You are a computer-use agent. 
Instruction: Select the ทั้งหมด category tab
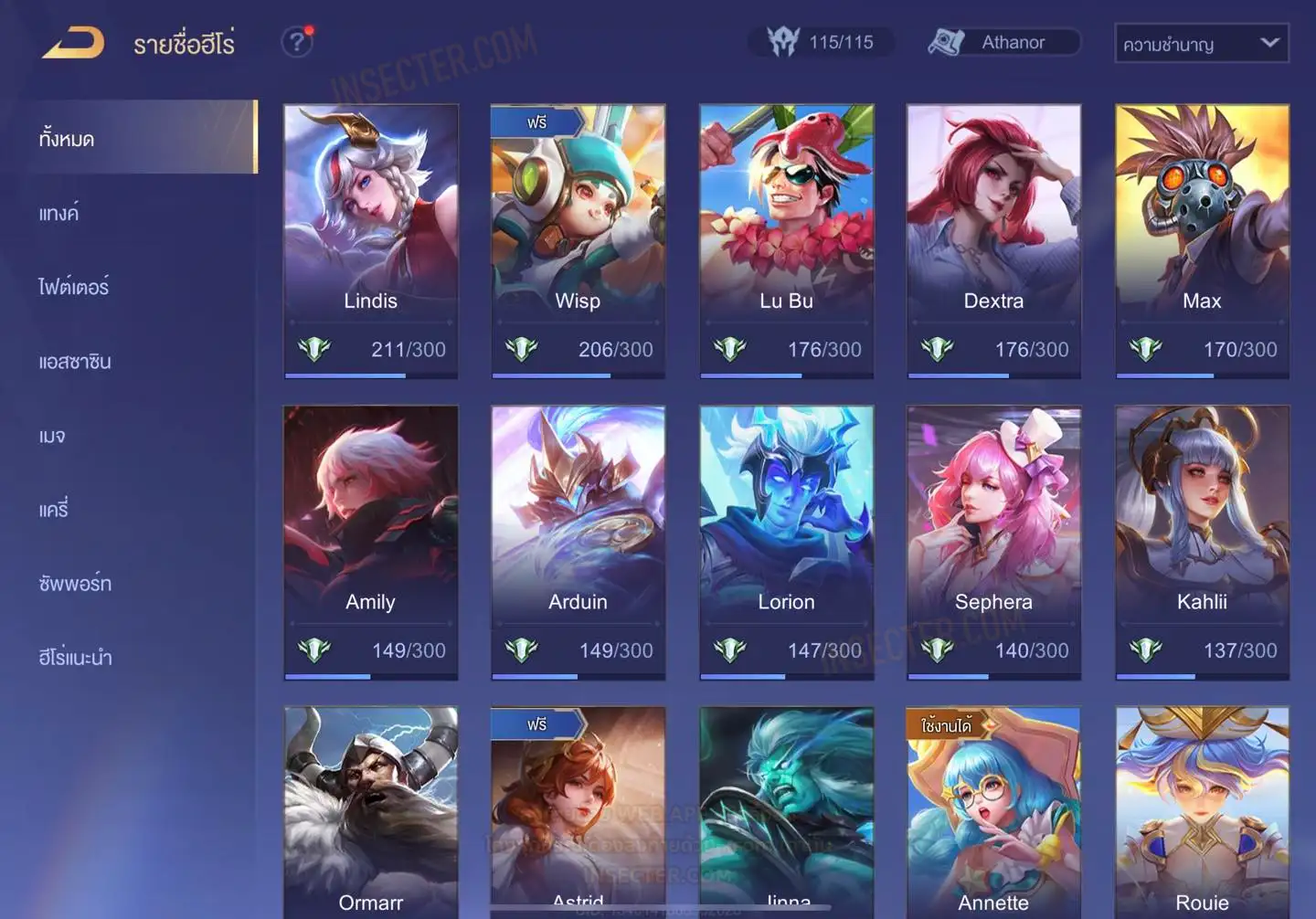[x=142, y=138]
